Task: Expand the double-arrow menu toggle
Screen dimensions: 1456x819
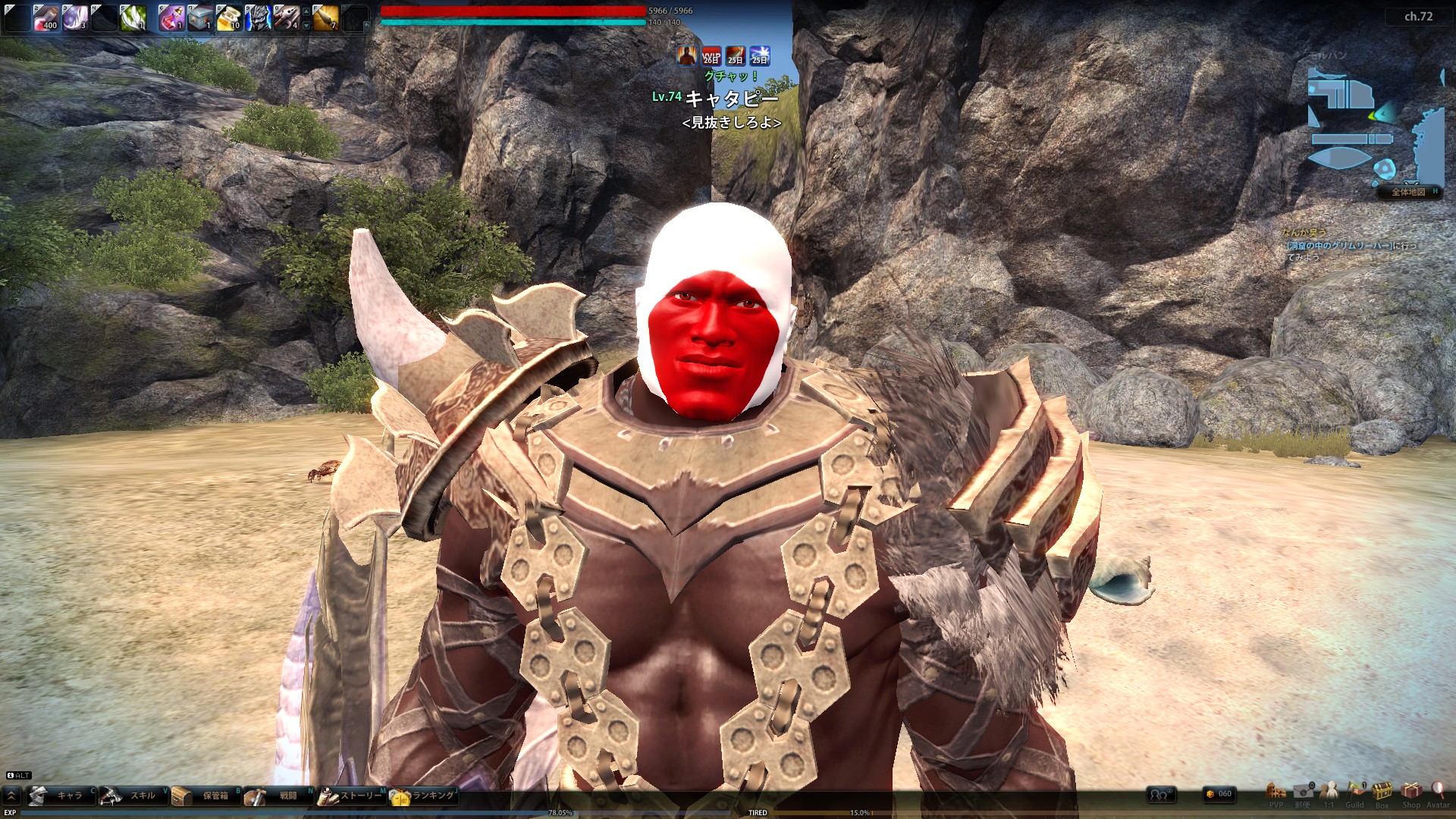Action: point(11,795)
